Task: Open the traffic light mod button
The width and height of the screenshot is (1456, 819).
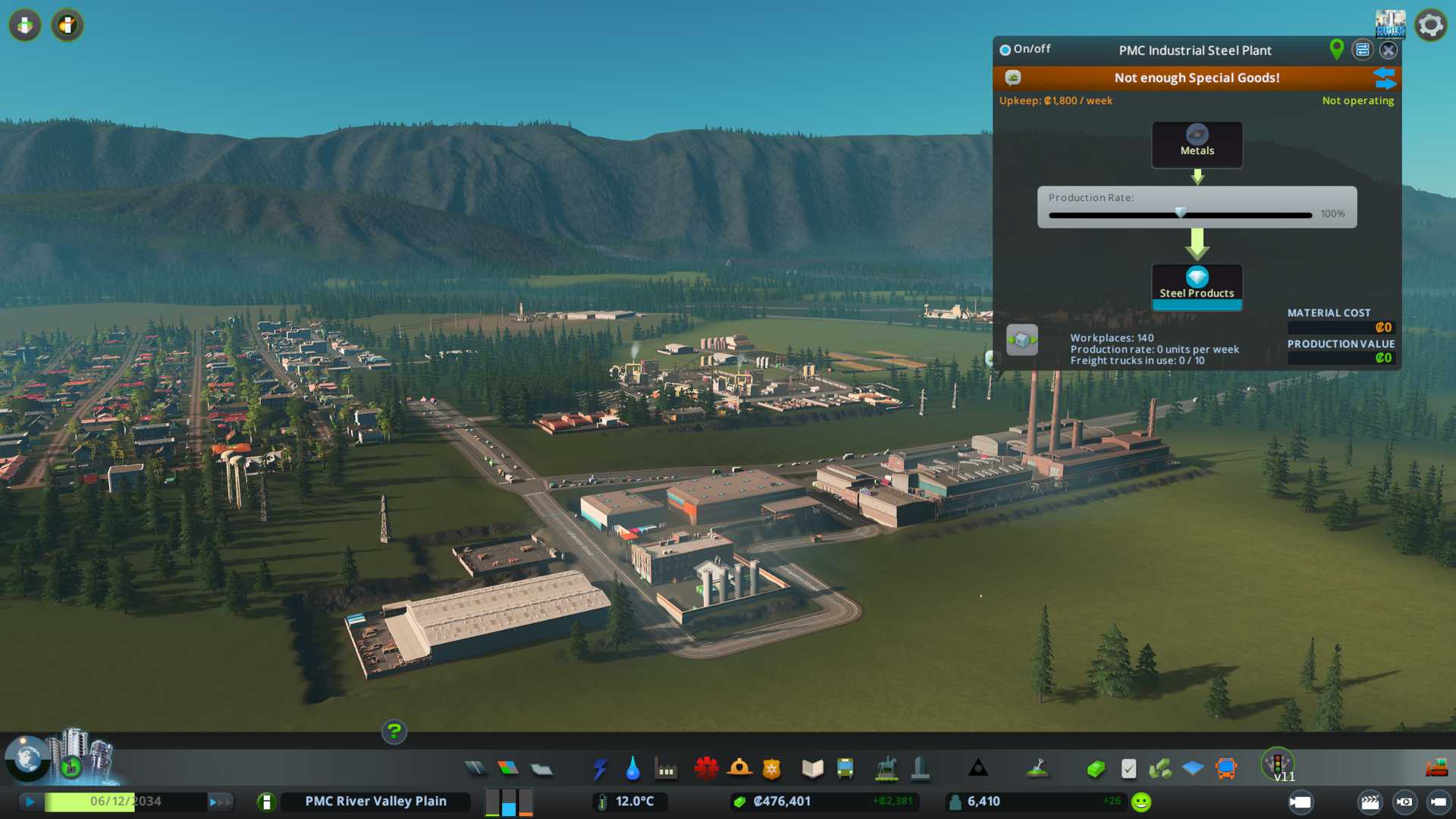Action: point(1278,763)
